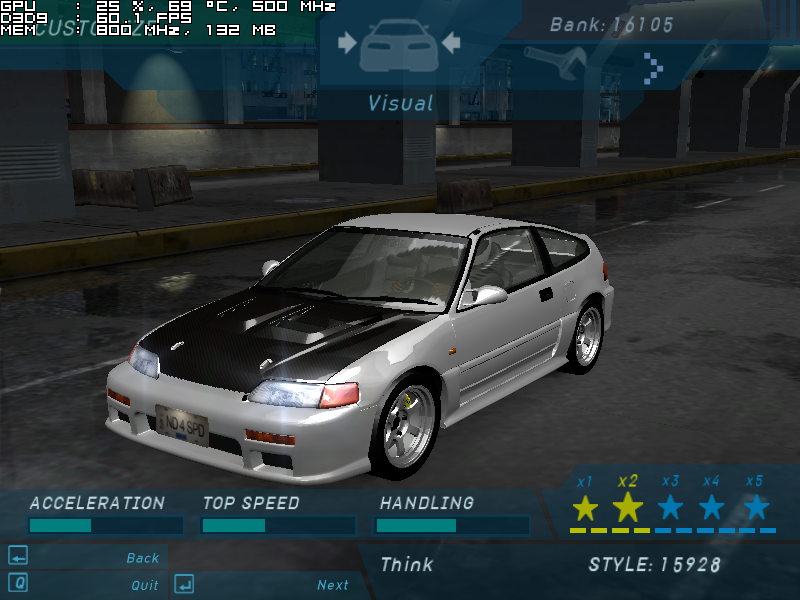This screenshot has height=600, width=800.
Task: Click the right chevron arrow in category bar
Action: (x=654, y=68)
